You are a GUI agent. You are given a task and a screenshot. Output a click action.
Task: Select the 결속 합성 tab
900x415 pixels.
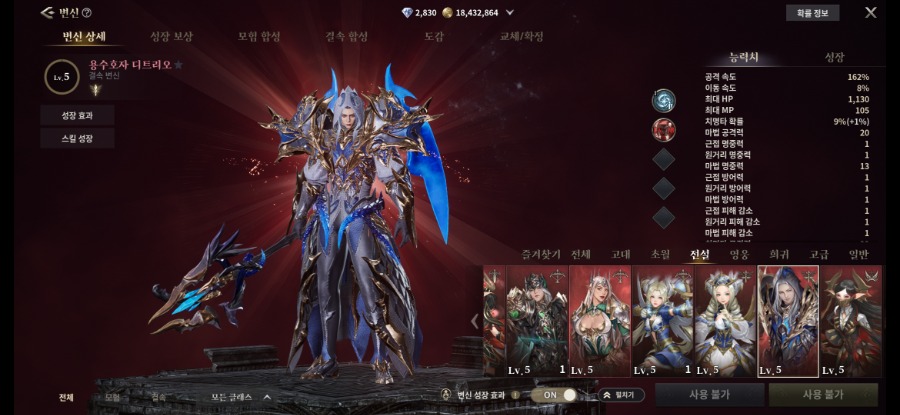coord(346,37)
